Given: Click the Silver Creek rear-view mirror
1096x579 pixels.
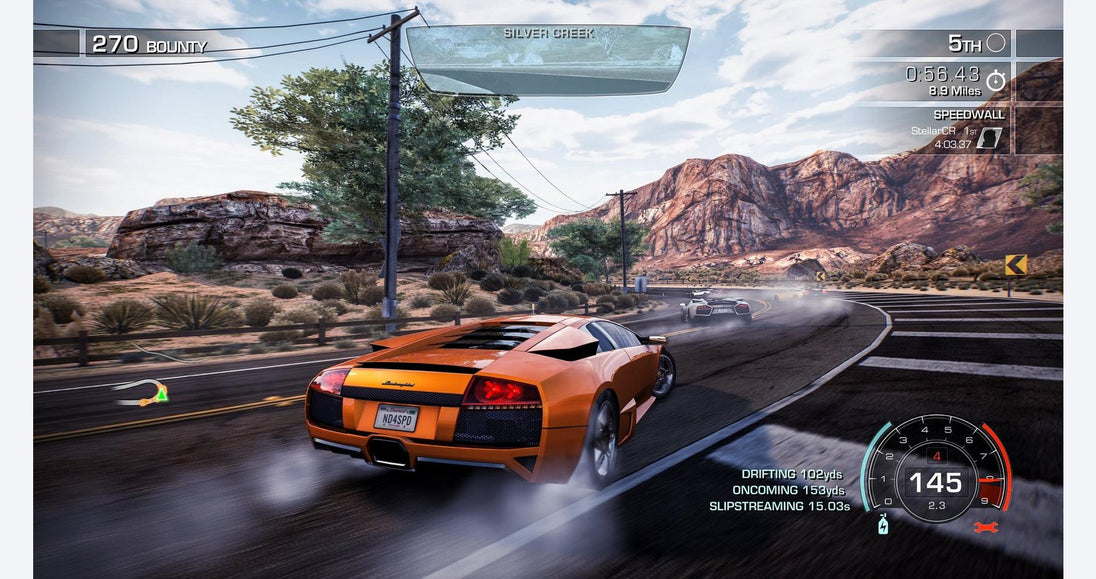Looking at the screenshot, I should tap(548, 60).
